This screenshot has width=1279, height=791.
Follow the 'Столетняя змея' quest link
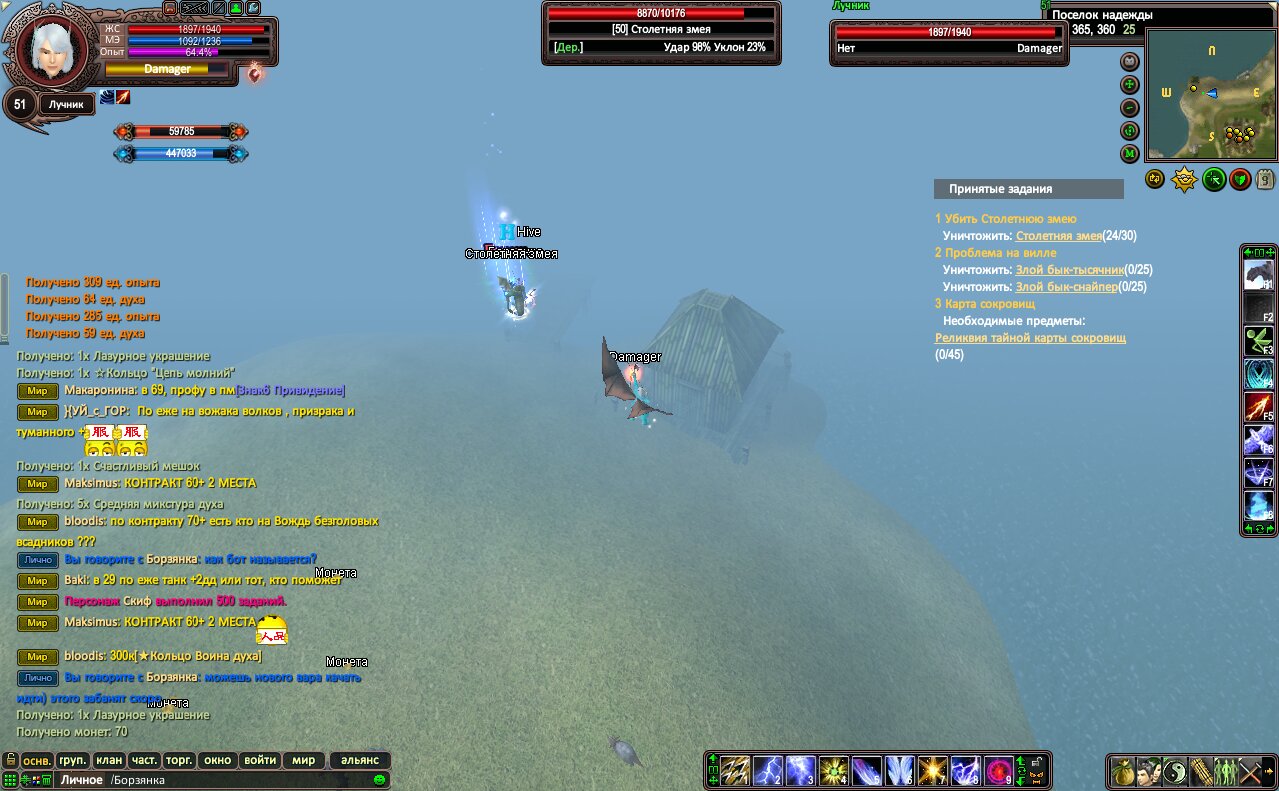tap(1058, 236)
